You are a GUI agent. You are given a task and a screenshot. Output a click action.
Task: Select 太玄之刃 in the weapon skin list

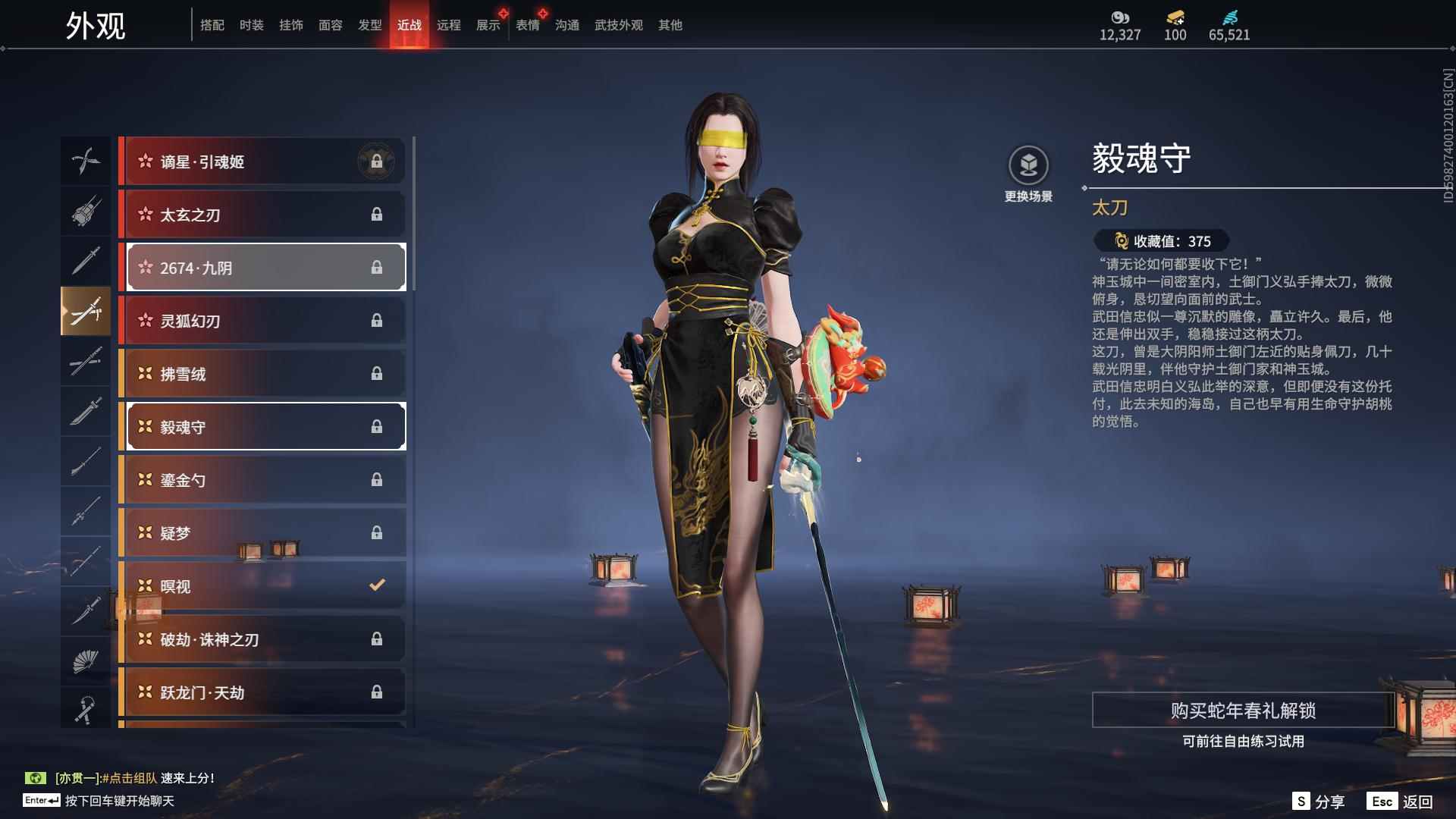pos(262,215)
